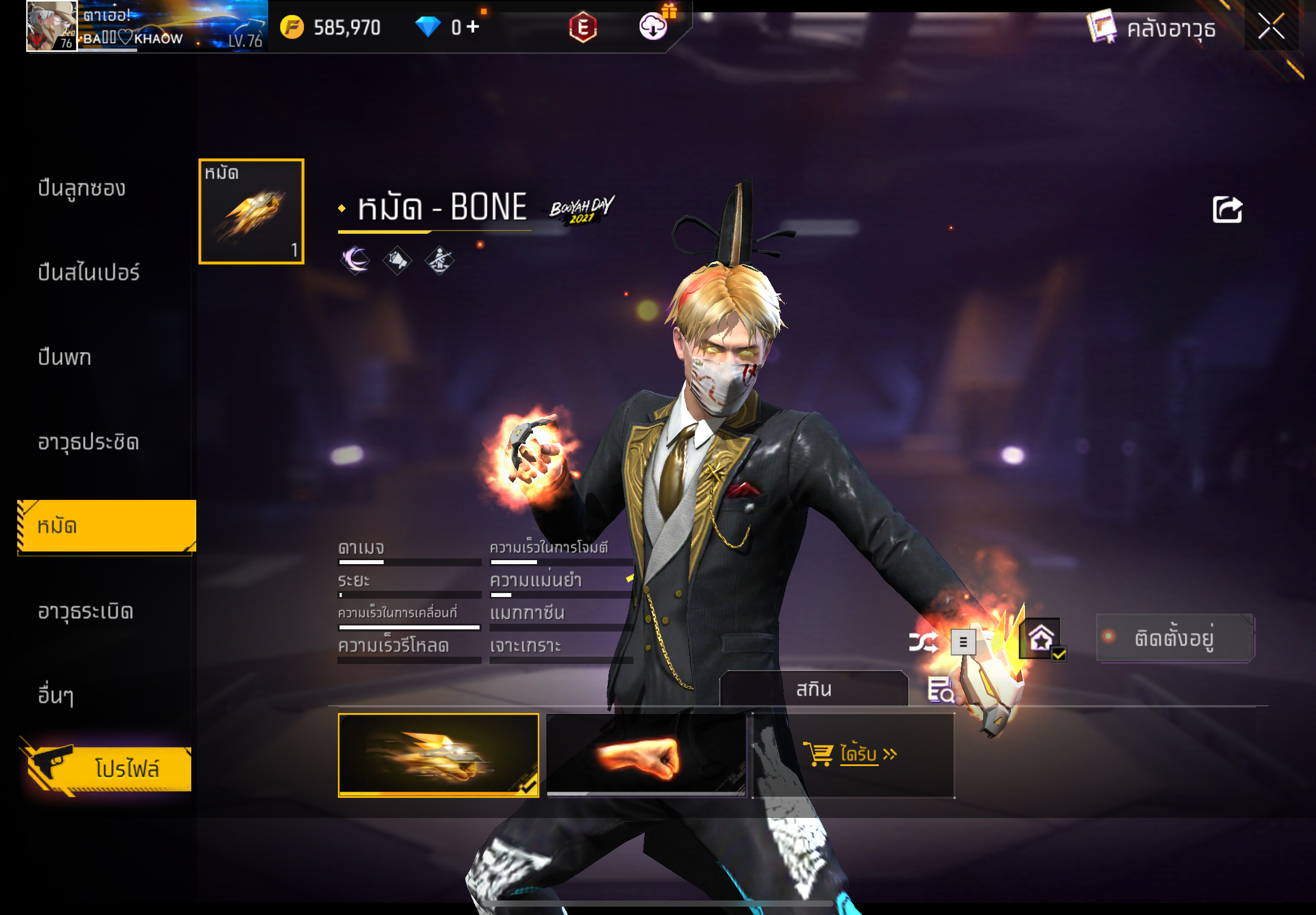Open the อาวุธประชิด melee weapons category
The image size is (1316, 915).
pyautogui.click(x=88, y=442)
